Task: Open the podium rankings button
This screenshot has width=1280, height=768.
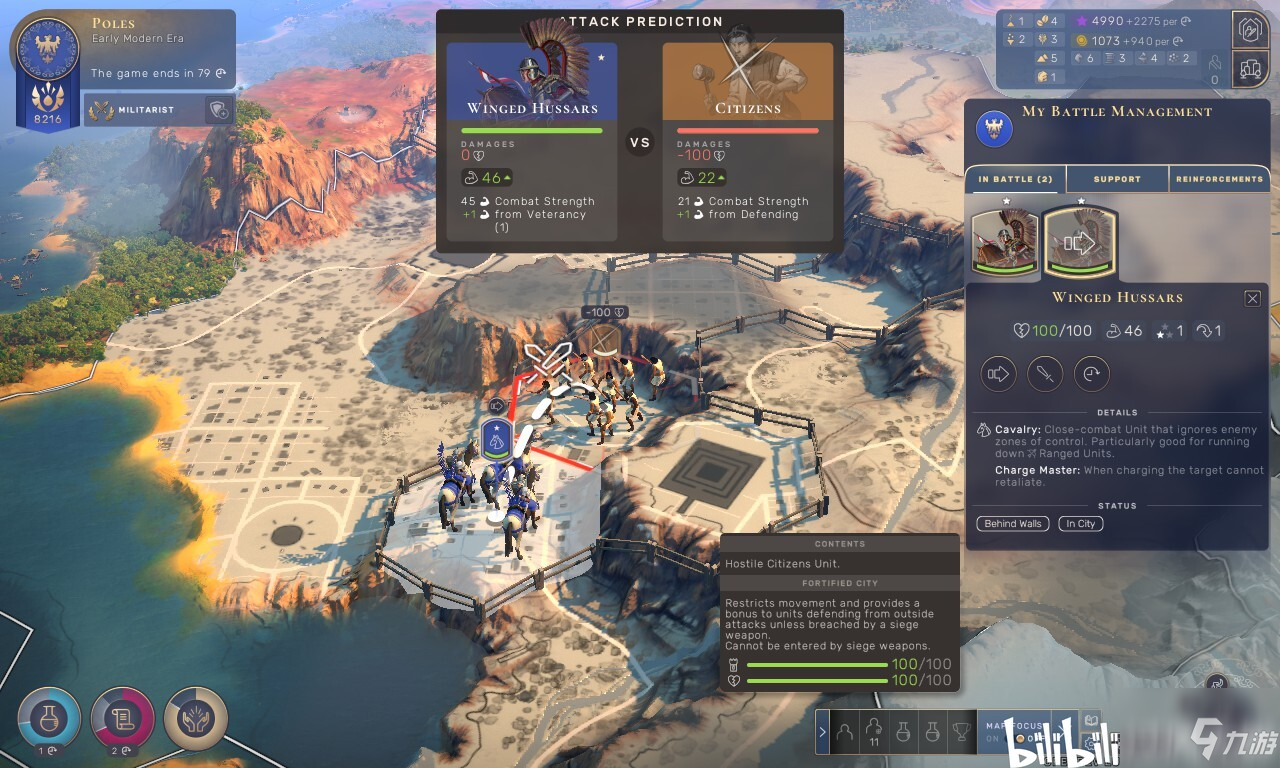Action: [1252, 69]
